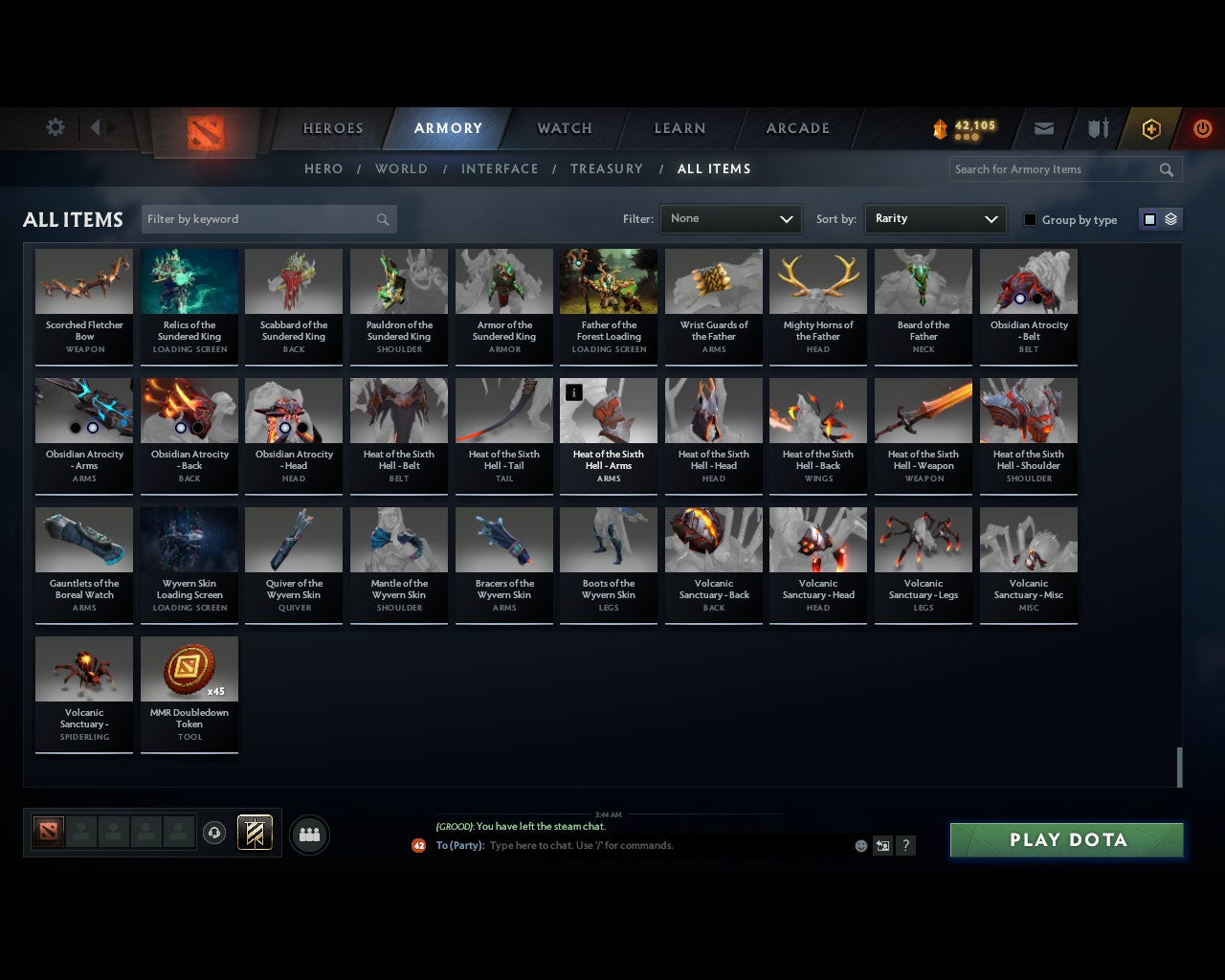Open the settings gear menu
This screenshot has height=980, width=1225.
tap(55, 127)
